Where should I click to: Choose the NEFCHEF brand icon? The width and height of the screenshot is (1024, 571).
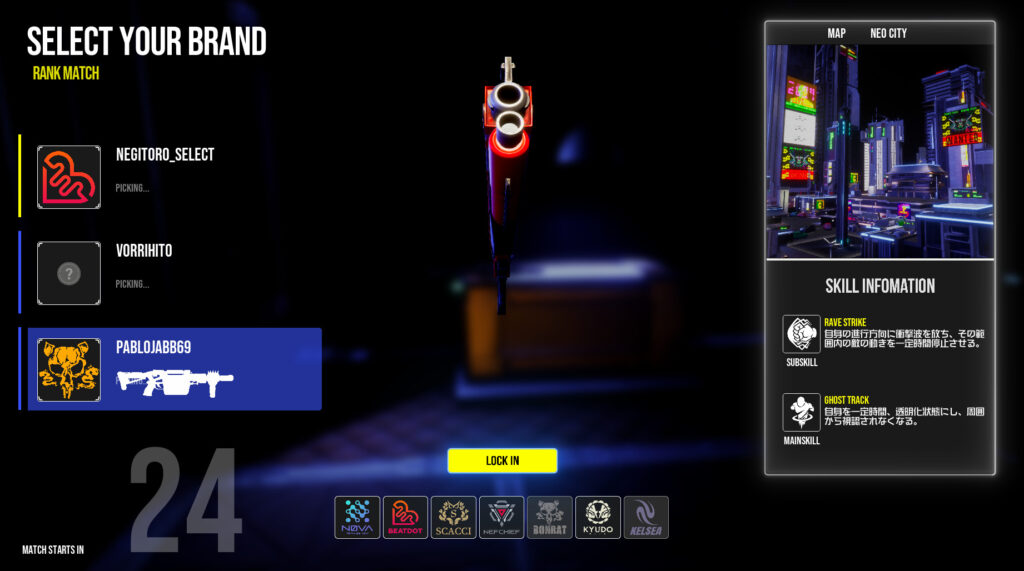tap(501, 517)
